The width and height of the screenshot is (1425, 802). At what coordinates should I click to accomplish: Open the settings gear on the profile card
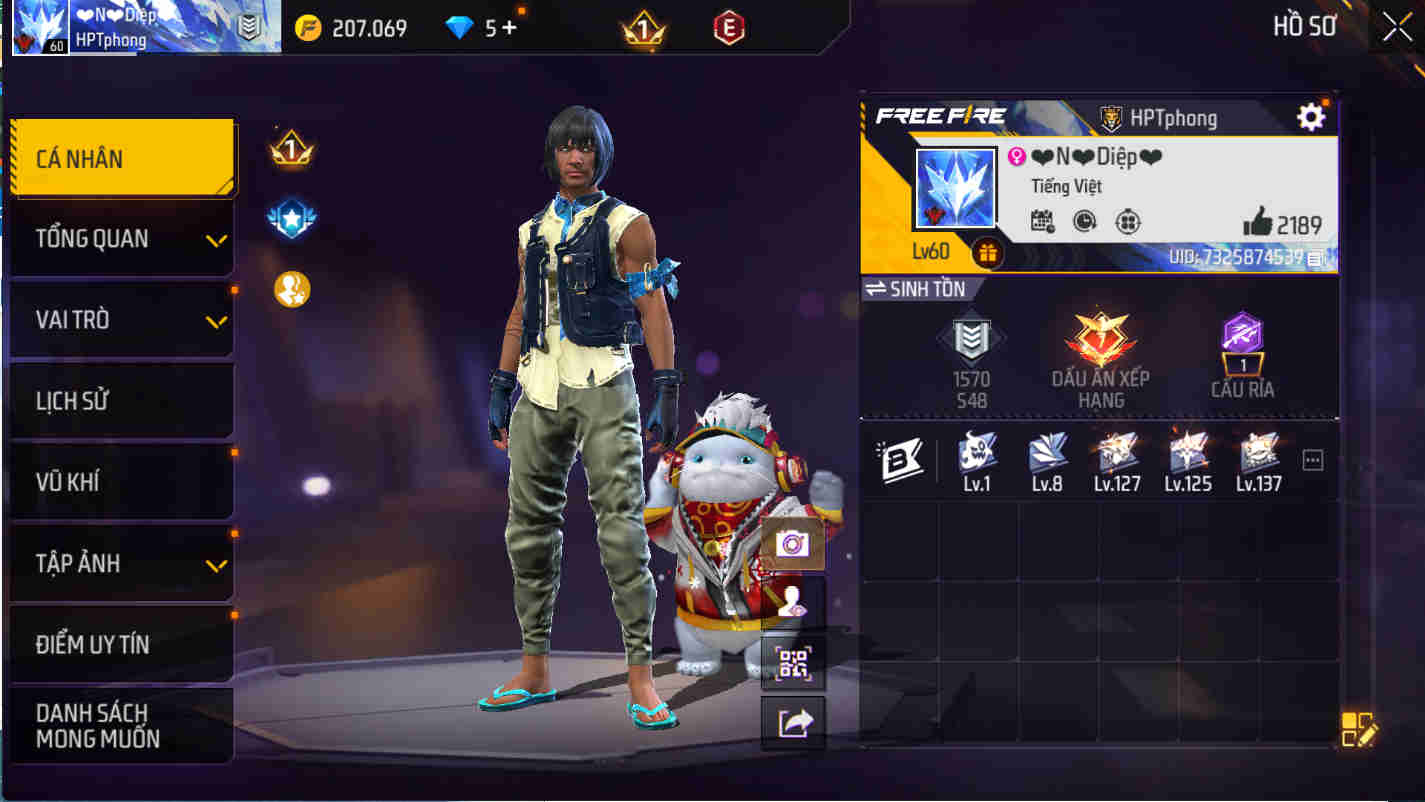click(x=1311, y=118)
